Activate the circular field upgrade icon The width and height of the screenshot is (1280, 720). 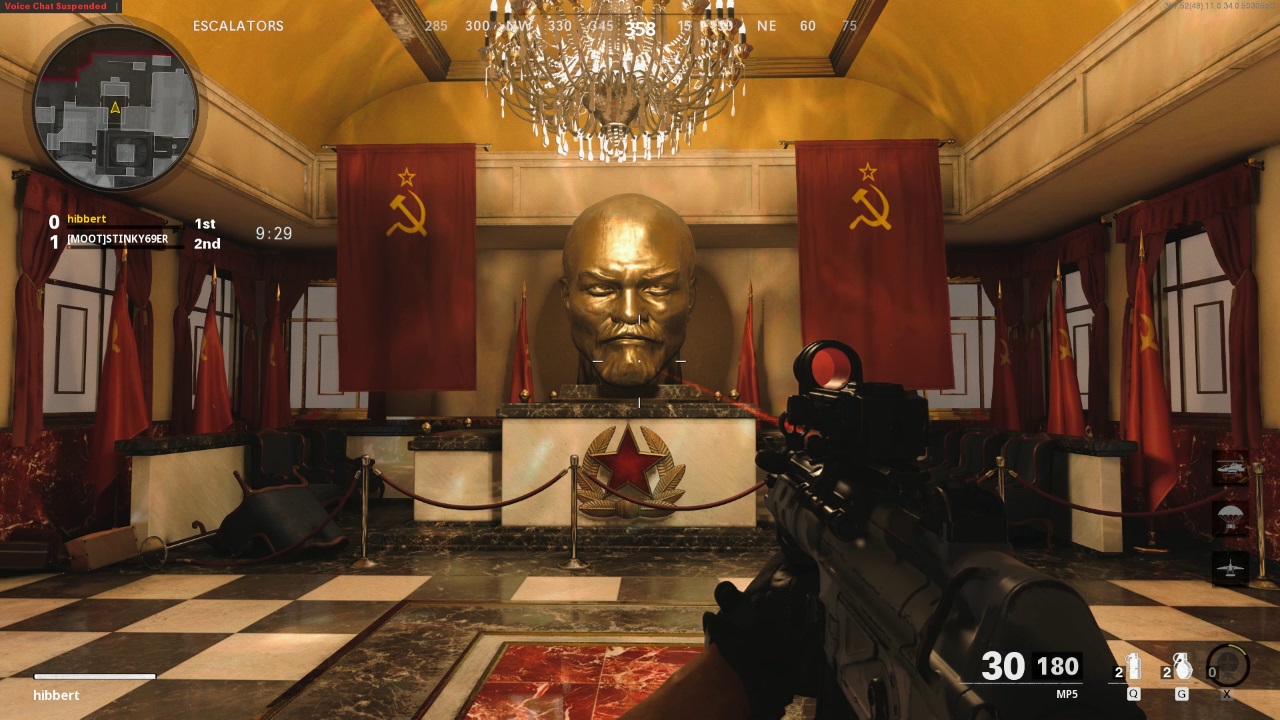point(1228,666)
